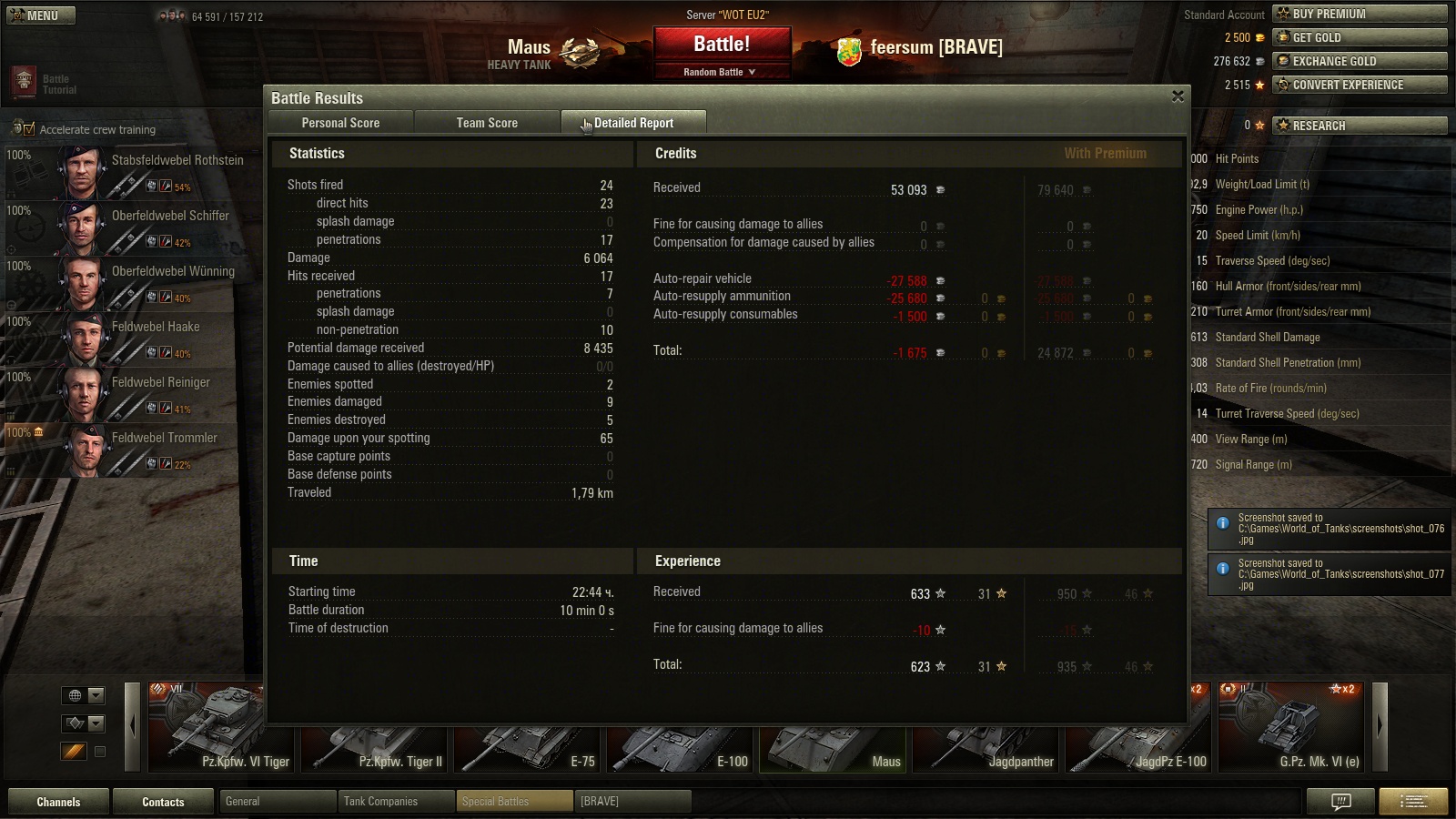This screenshot has height=819, width=1456.
Task: Open the [BRAVE] clan chat tab
Action: pyautogui.click(x=632, y=802)
